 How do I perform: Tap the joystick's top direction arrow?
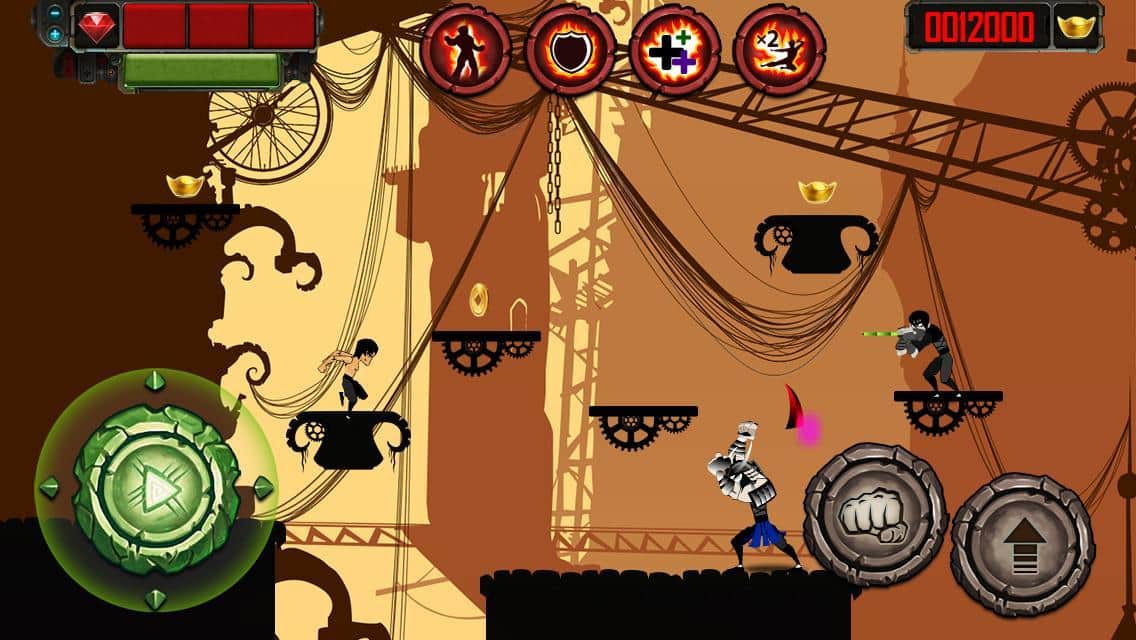tap(154, 381)
